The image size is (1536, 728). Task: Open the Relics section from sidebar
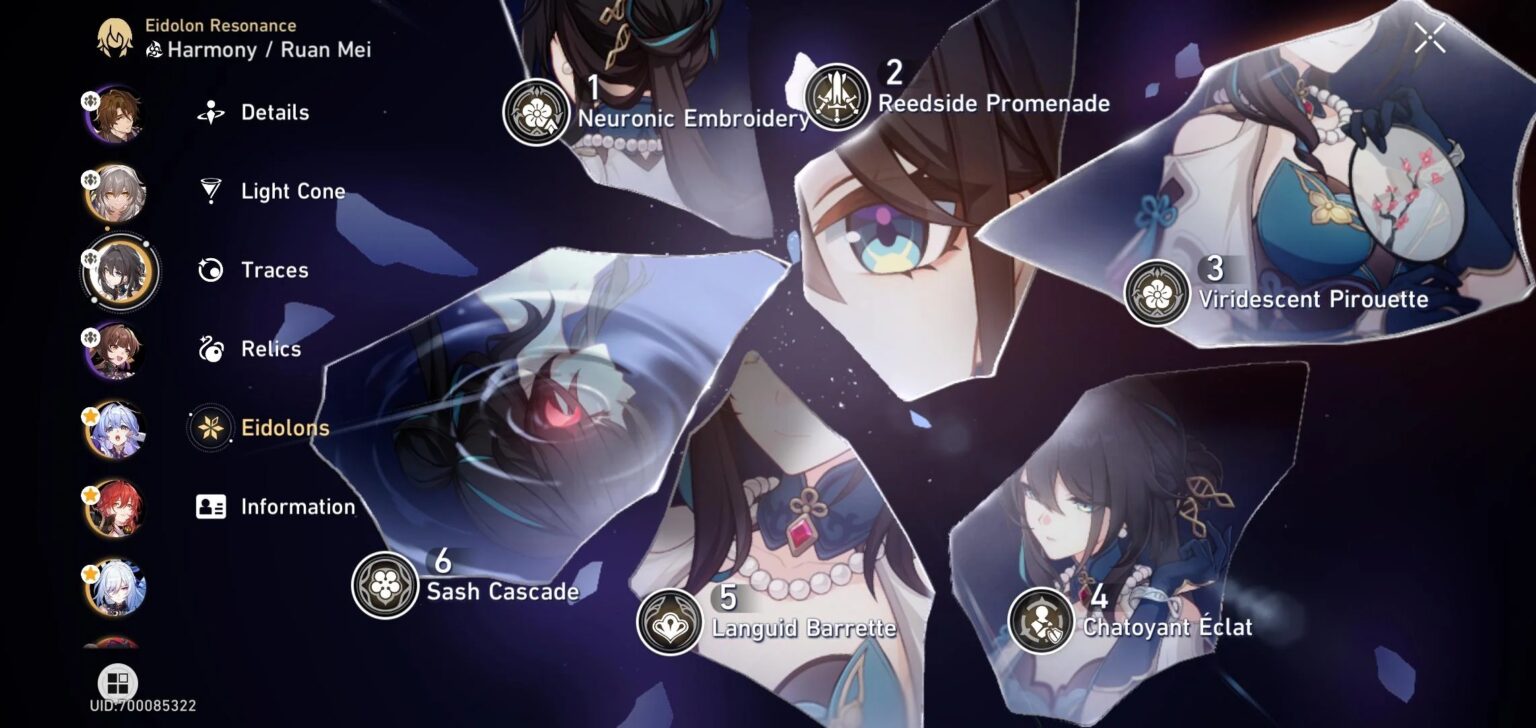270,349
